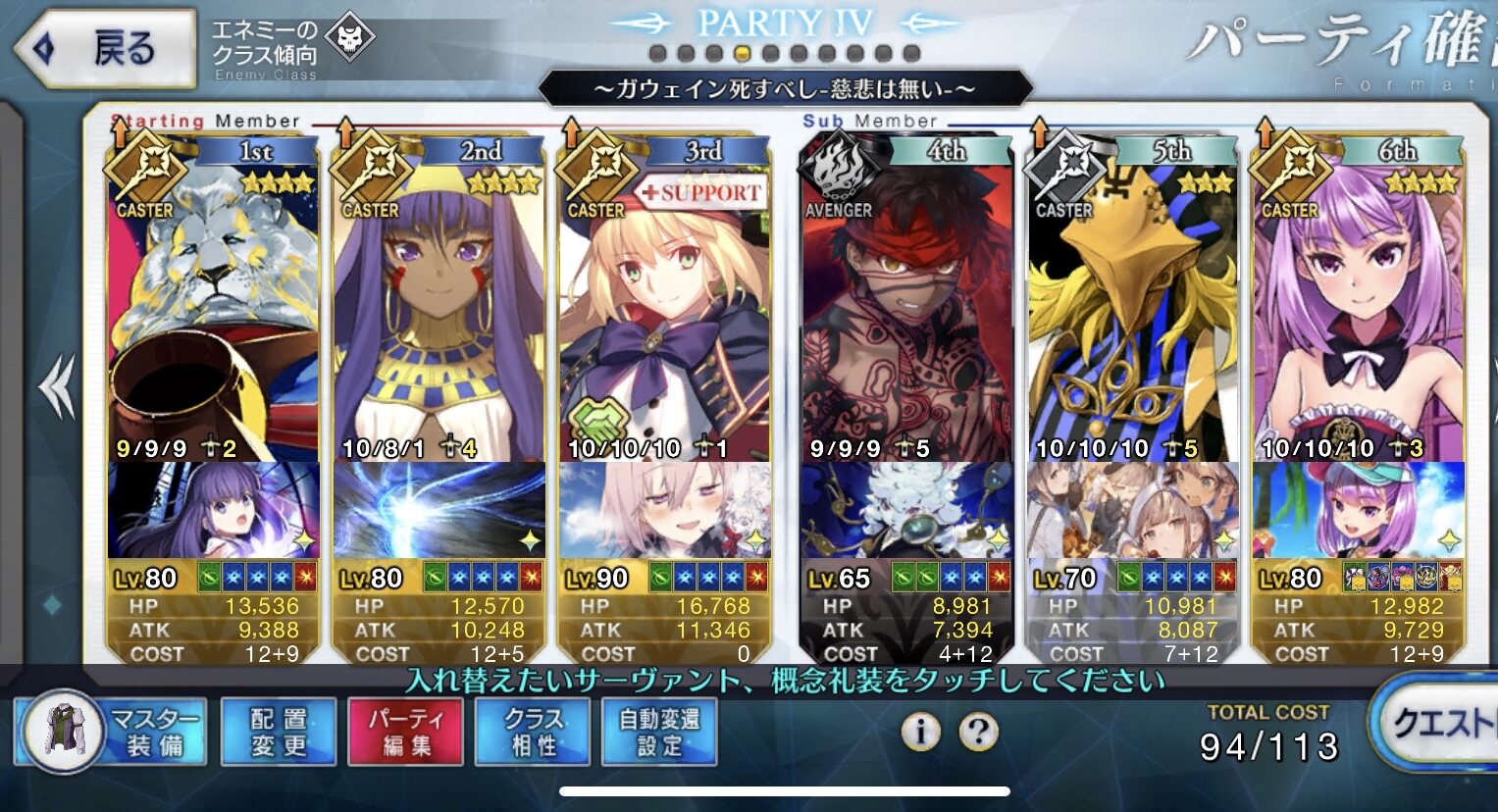
Task: Change the 1st servant's craft essence
Action: coord(214,511)
